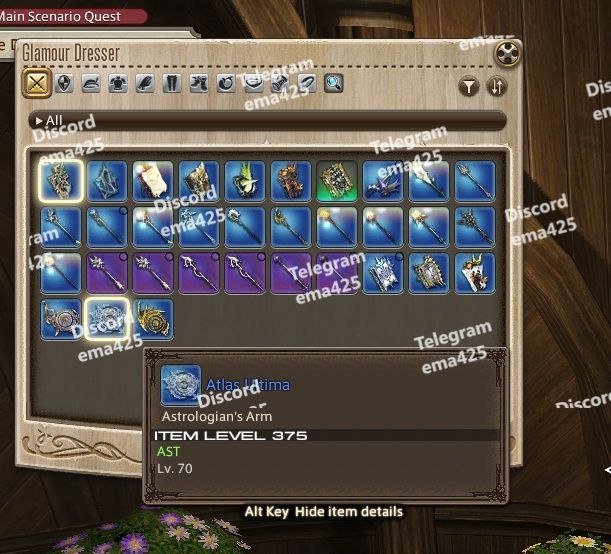Open Main Scenario Quest tracker

68,16
